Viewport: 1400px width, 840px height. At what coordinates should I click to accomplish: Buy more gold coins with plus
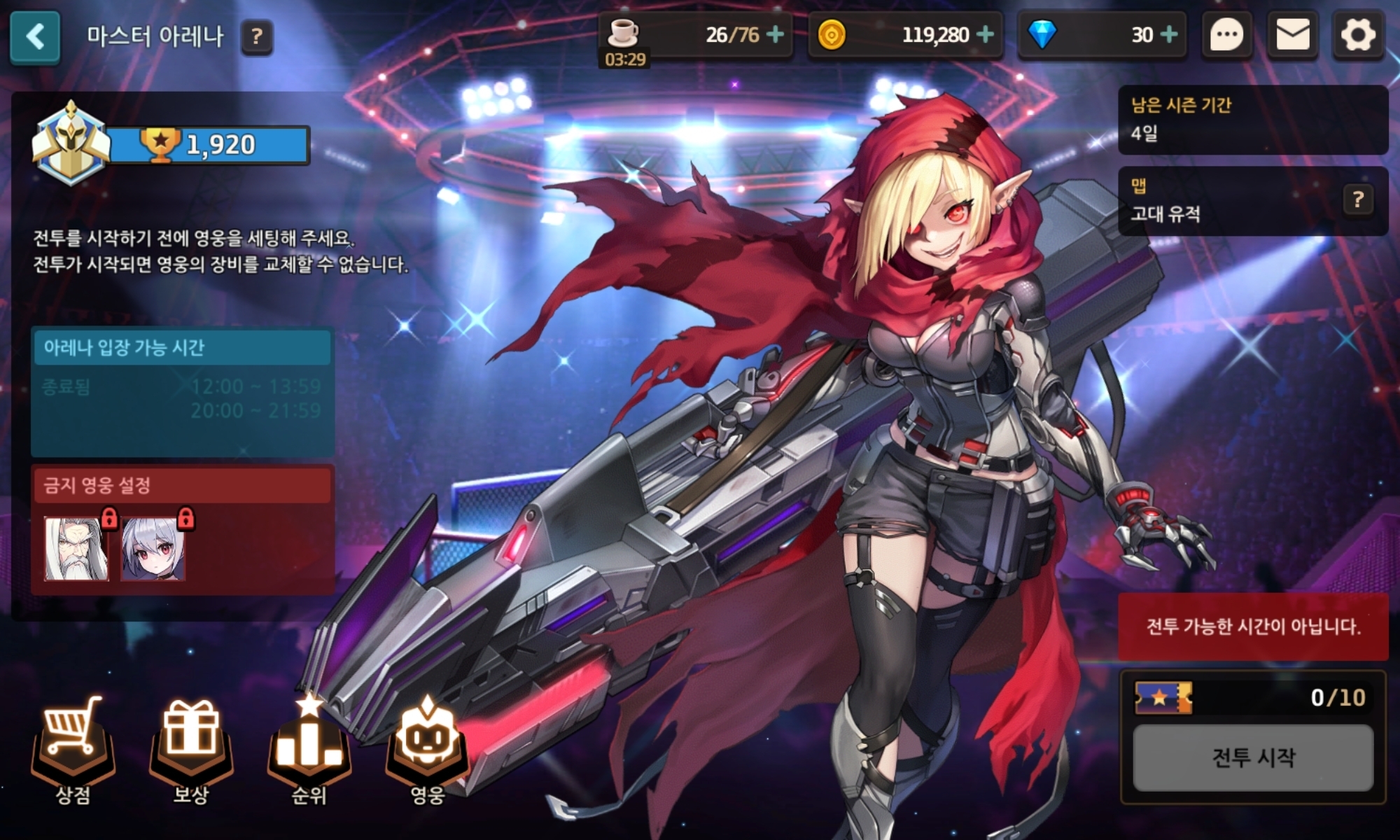(985, 34)
